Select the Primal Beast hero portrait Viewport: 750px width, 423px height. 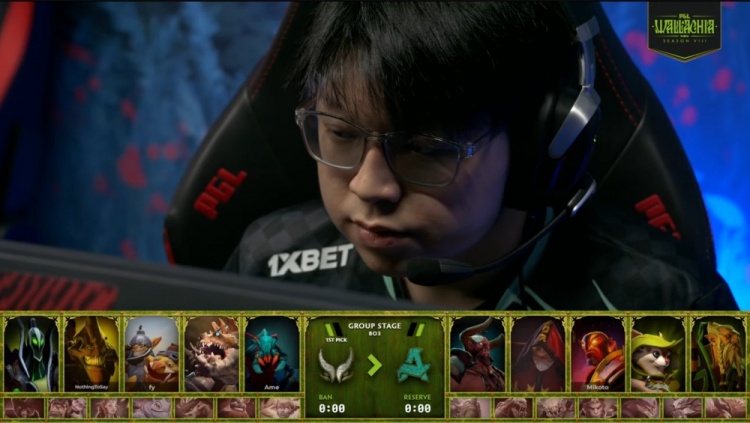(x=211, y=354)
